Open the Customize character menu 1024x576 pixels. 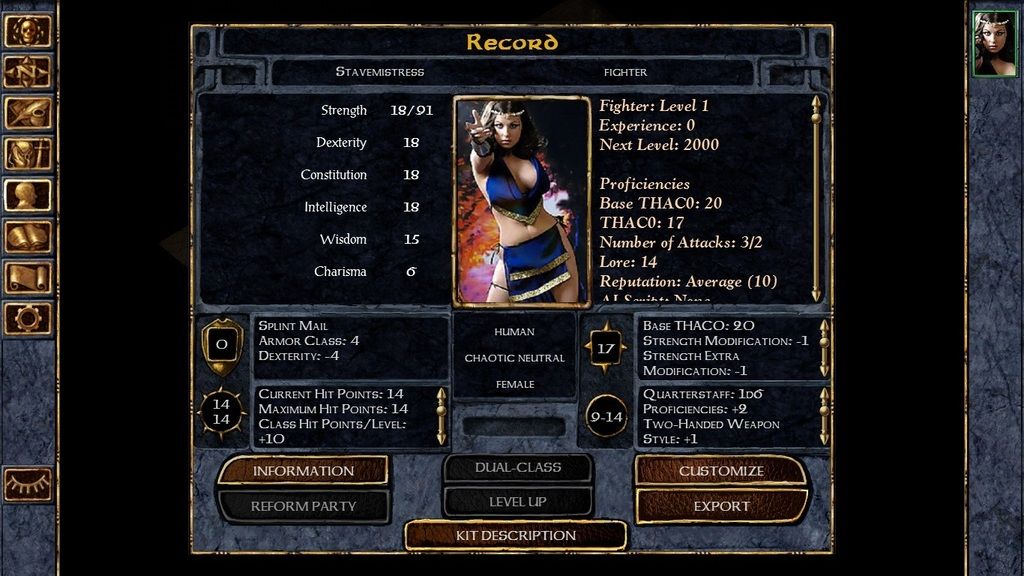(x=721, y=471)
